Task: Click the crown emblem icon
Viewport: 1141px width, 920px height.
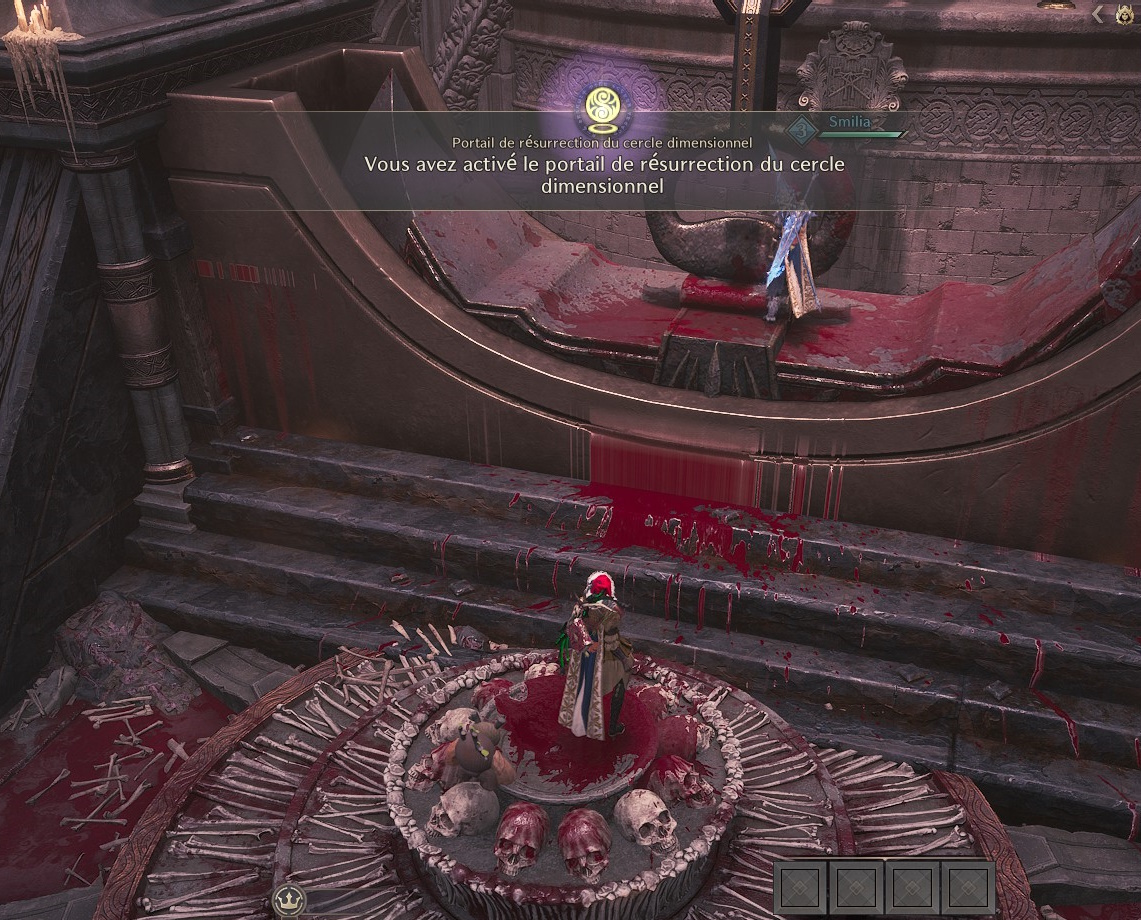Action: [x=289, y=901]
